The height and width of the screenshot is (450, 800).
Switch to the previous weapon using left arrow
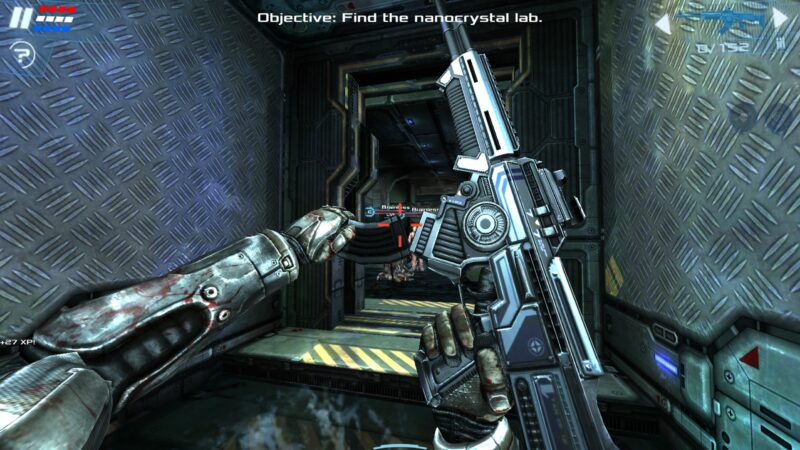661,20
